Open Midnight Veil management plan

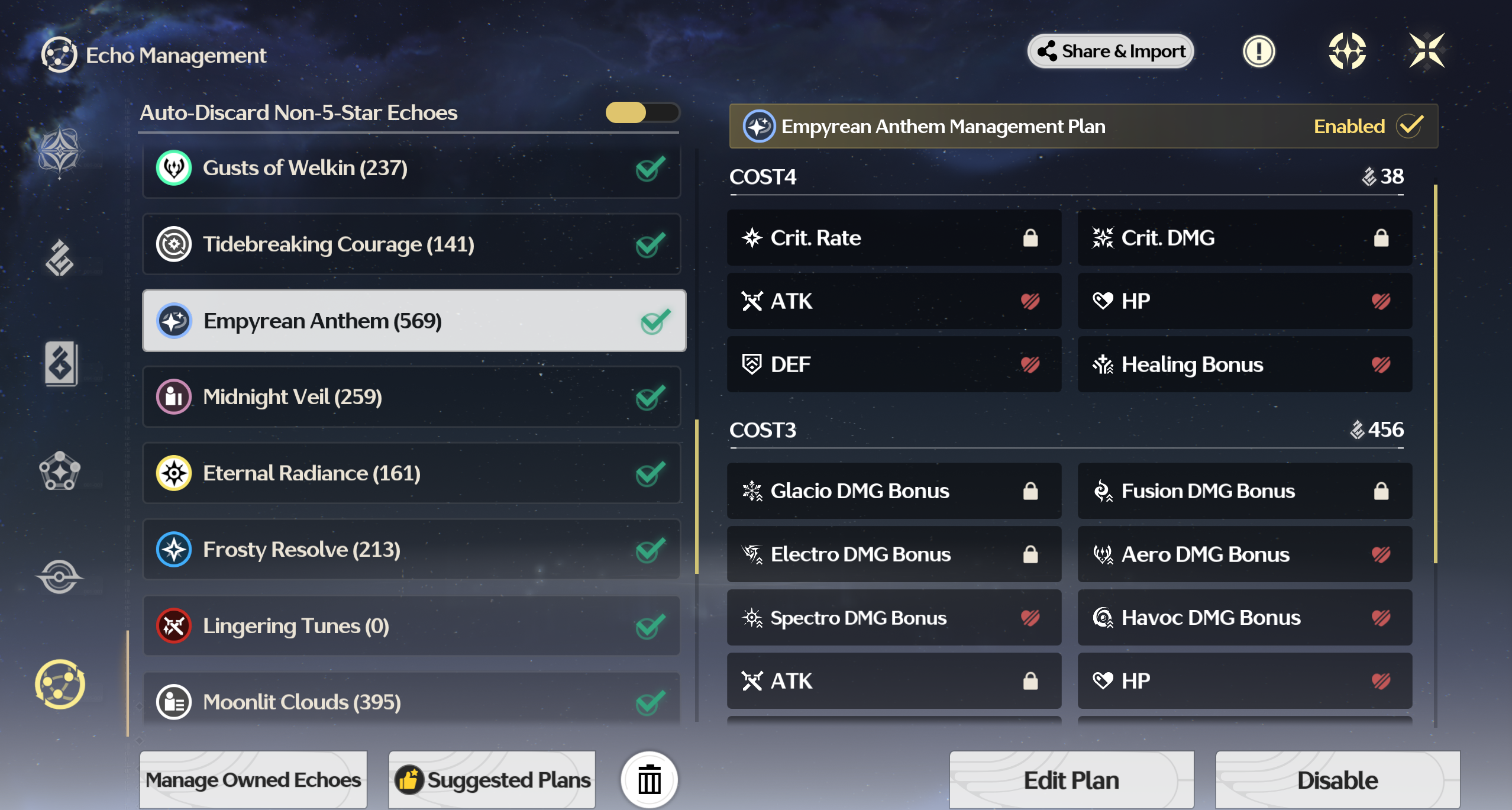(411, 397)
